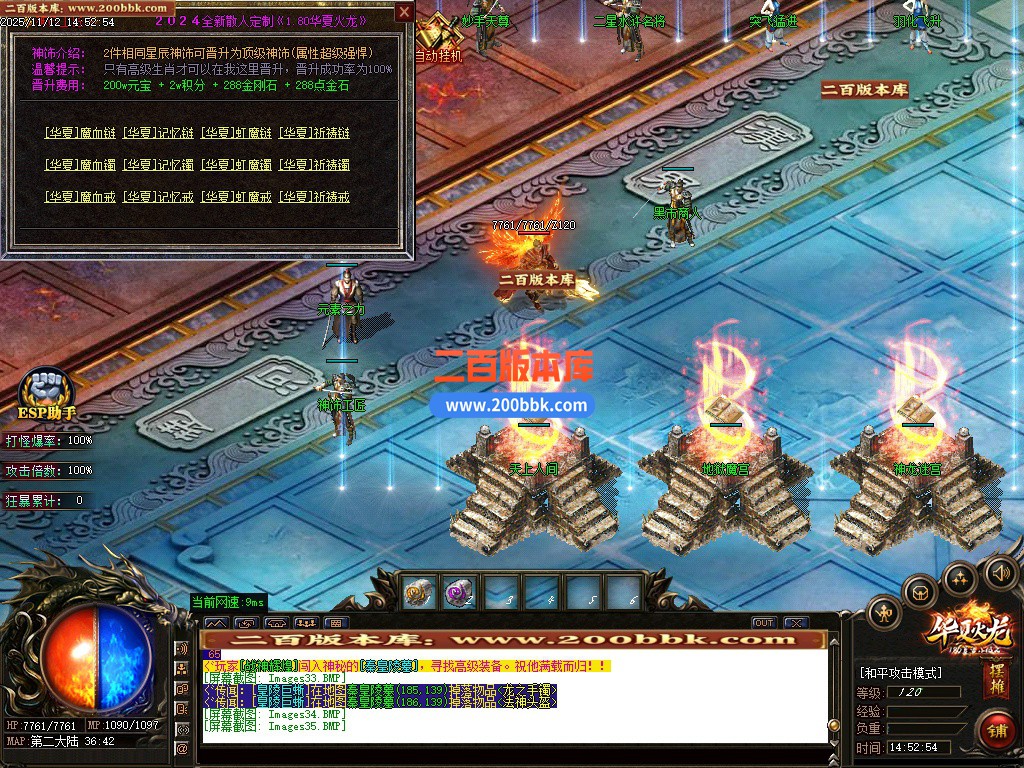Click the 摆摊 stall button

pyautogui.click(x=997, y=681)
